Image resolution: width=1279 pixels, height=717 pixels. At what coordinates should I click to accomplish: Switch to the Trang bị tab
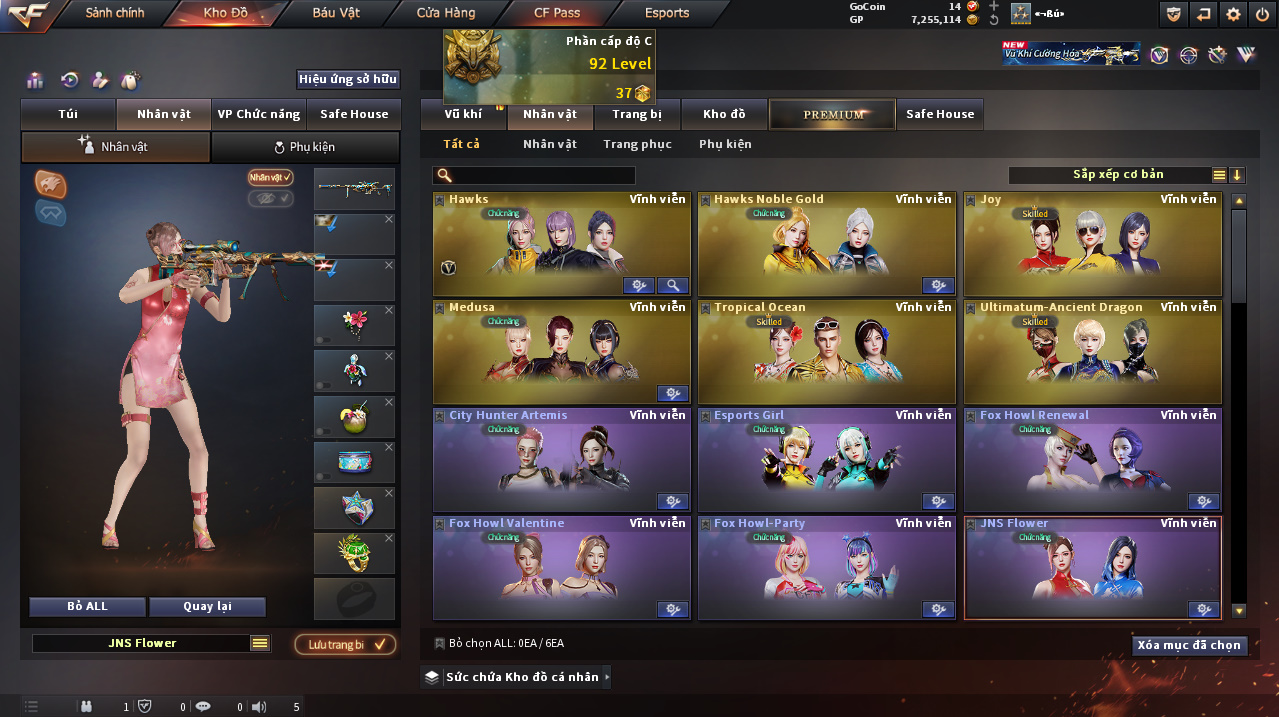pyautogui.click(x=637, y=114)
